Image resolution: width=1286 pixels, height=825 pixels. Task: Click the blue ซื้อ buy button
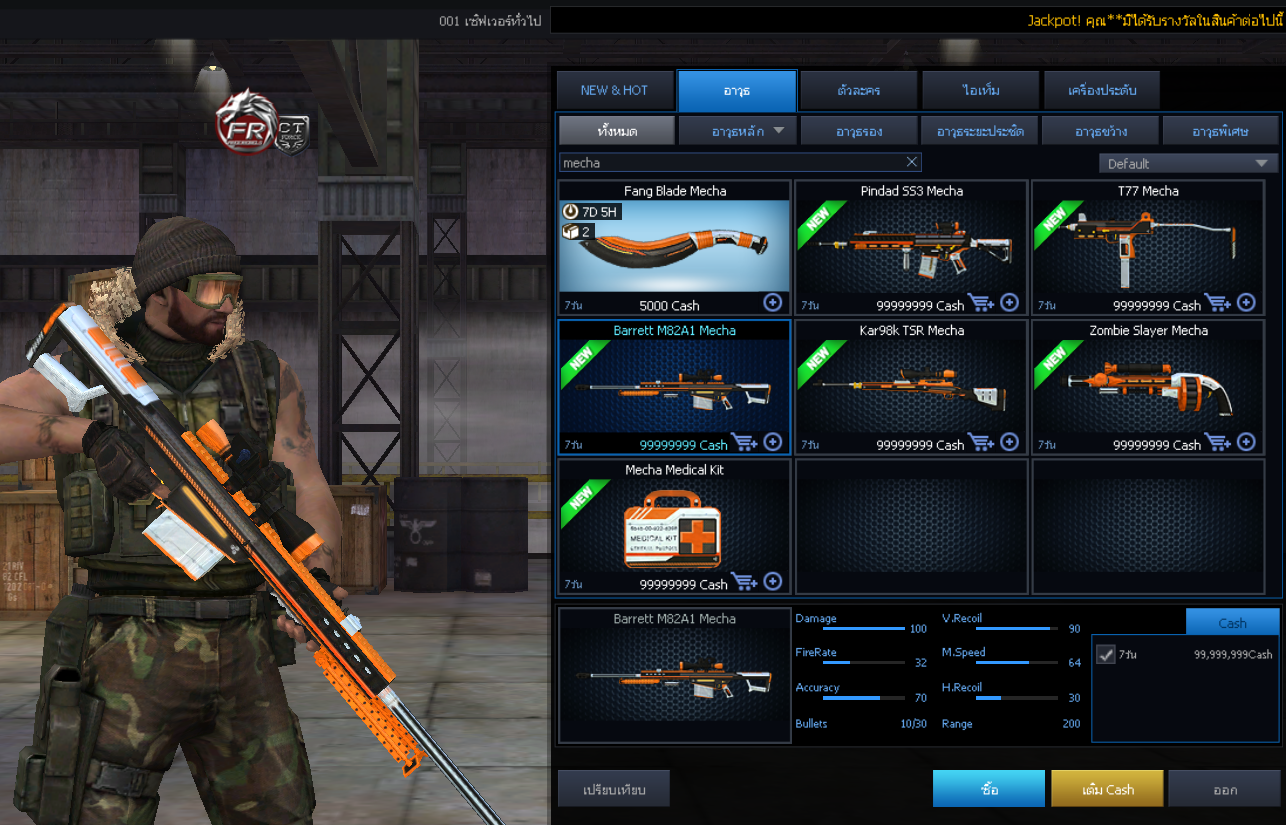pos(988,788)
